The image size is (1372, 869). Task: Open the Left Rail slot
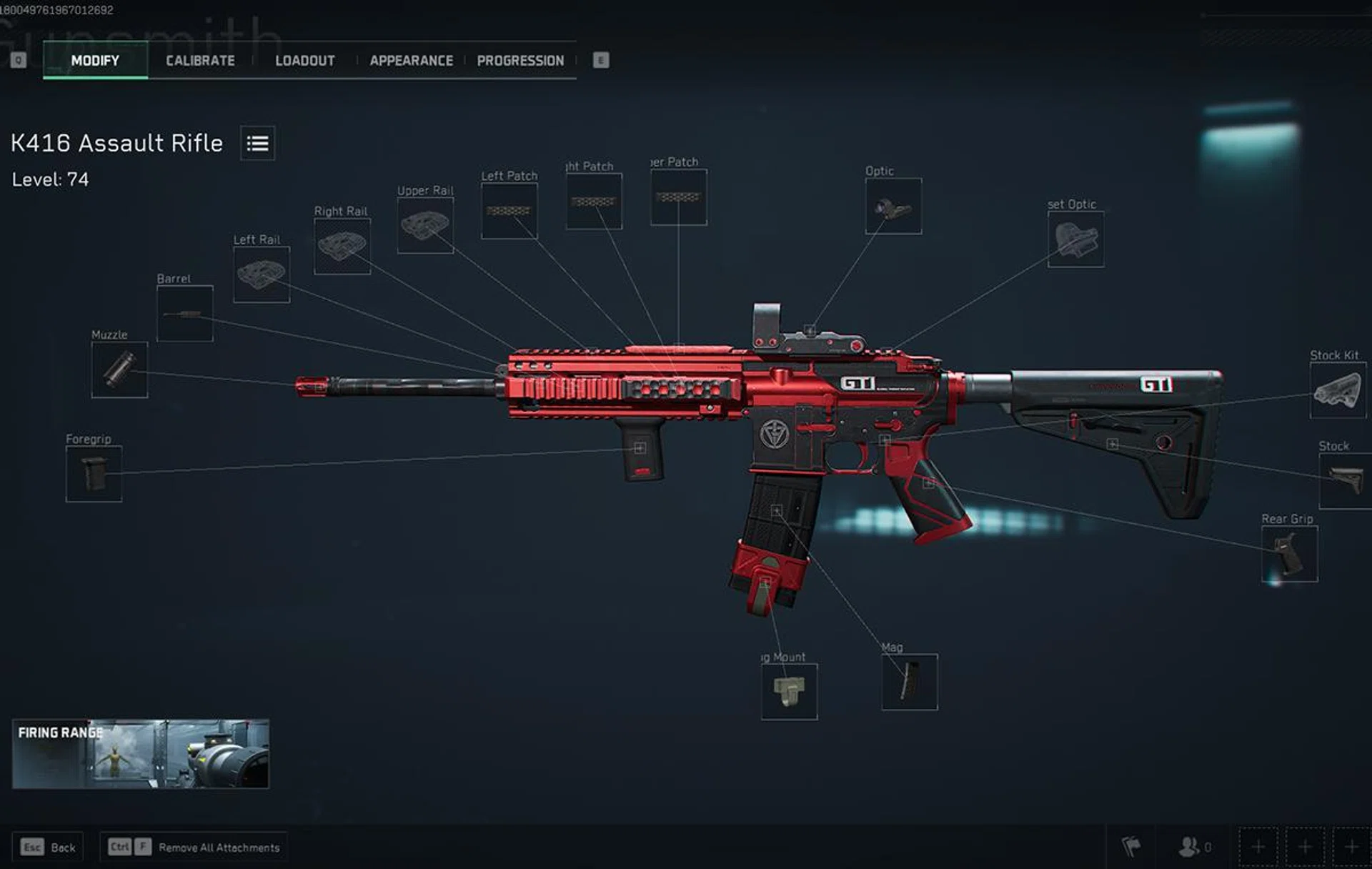(x=261, y=272)
